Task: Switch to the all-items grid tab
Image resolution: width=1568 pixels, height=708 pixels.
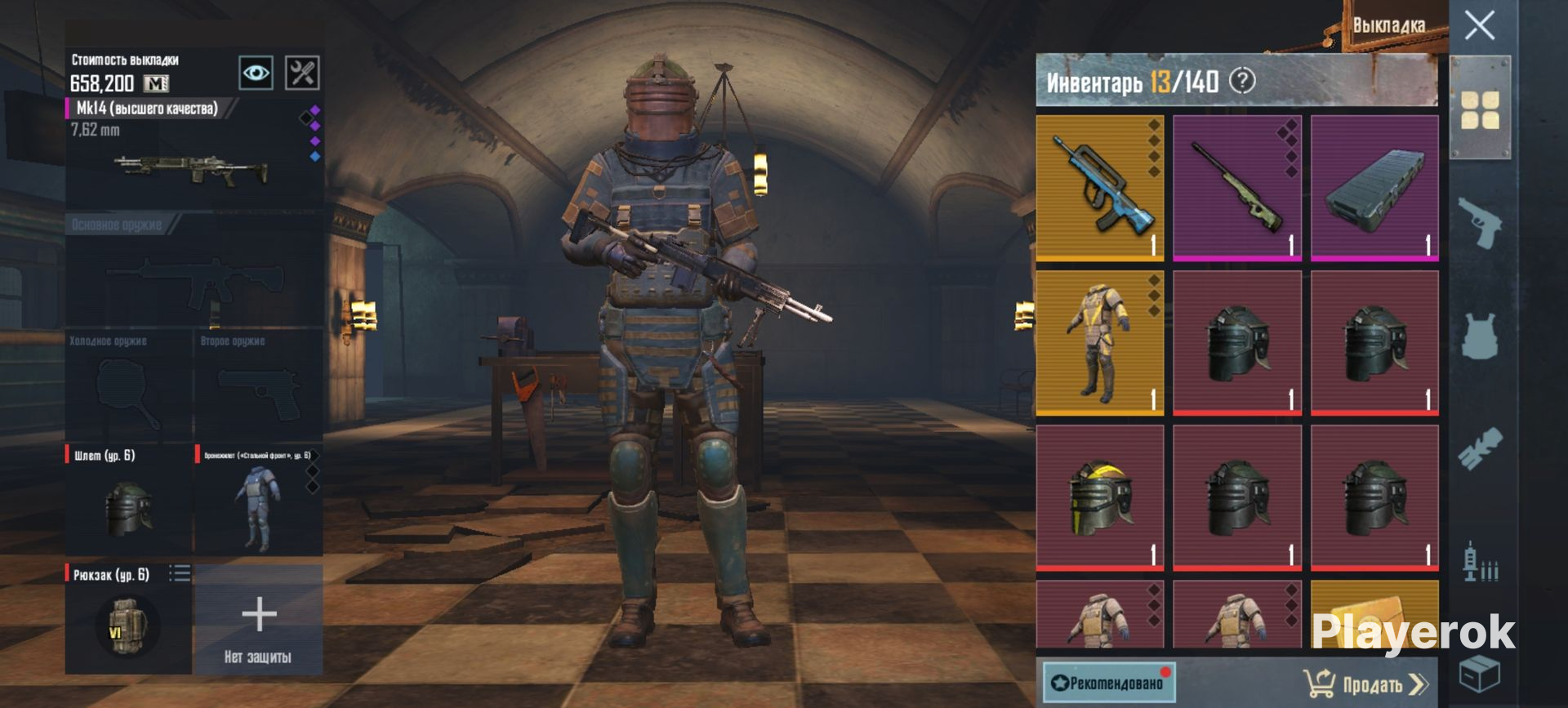Action: (1480, 109)
